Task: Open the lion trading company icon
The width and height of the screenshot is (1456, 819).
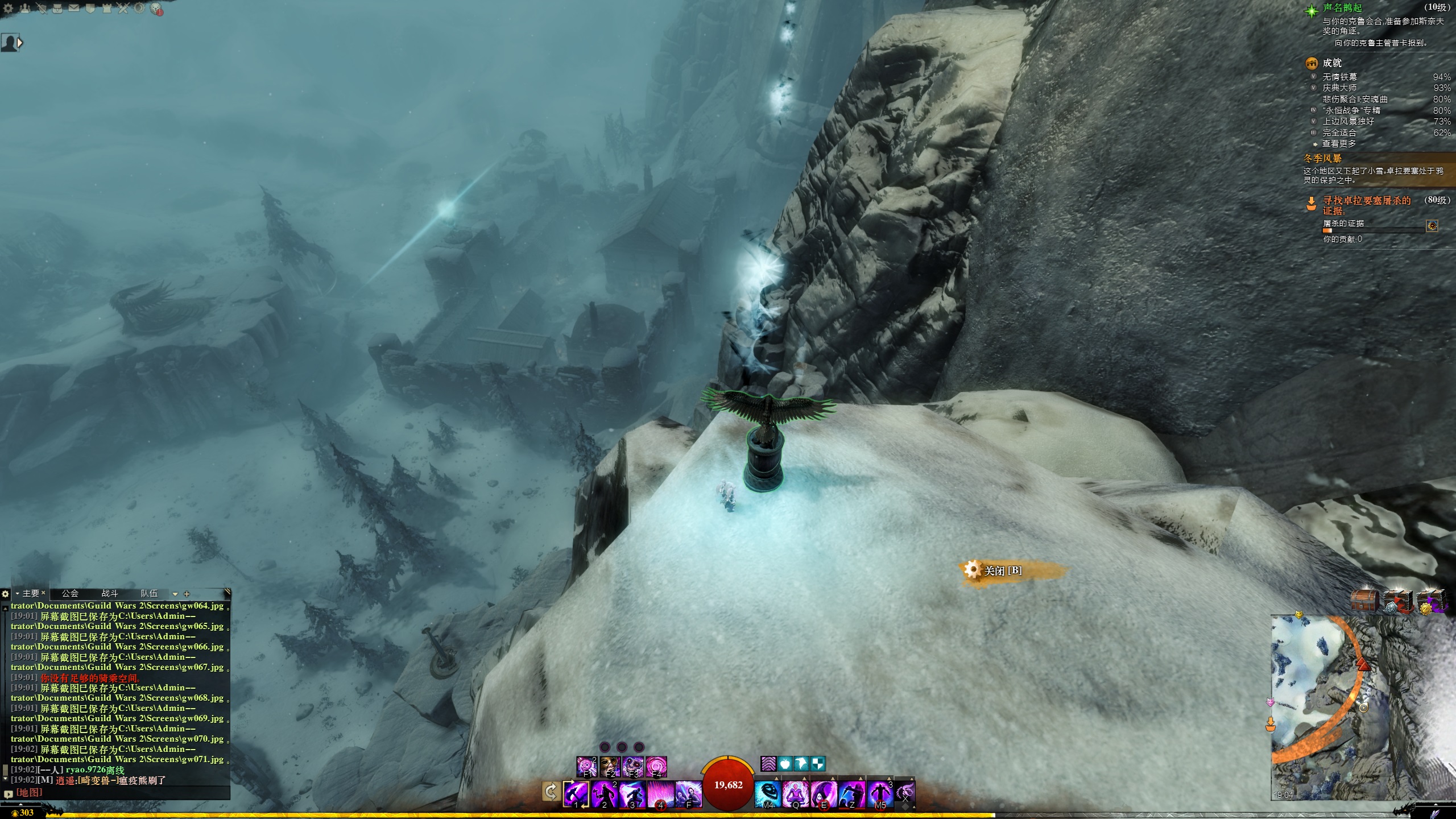Action: 156,9
